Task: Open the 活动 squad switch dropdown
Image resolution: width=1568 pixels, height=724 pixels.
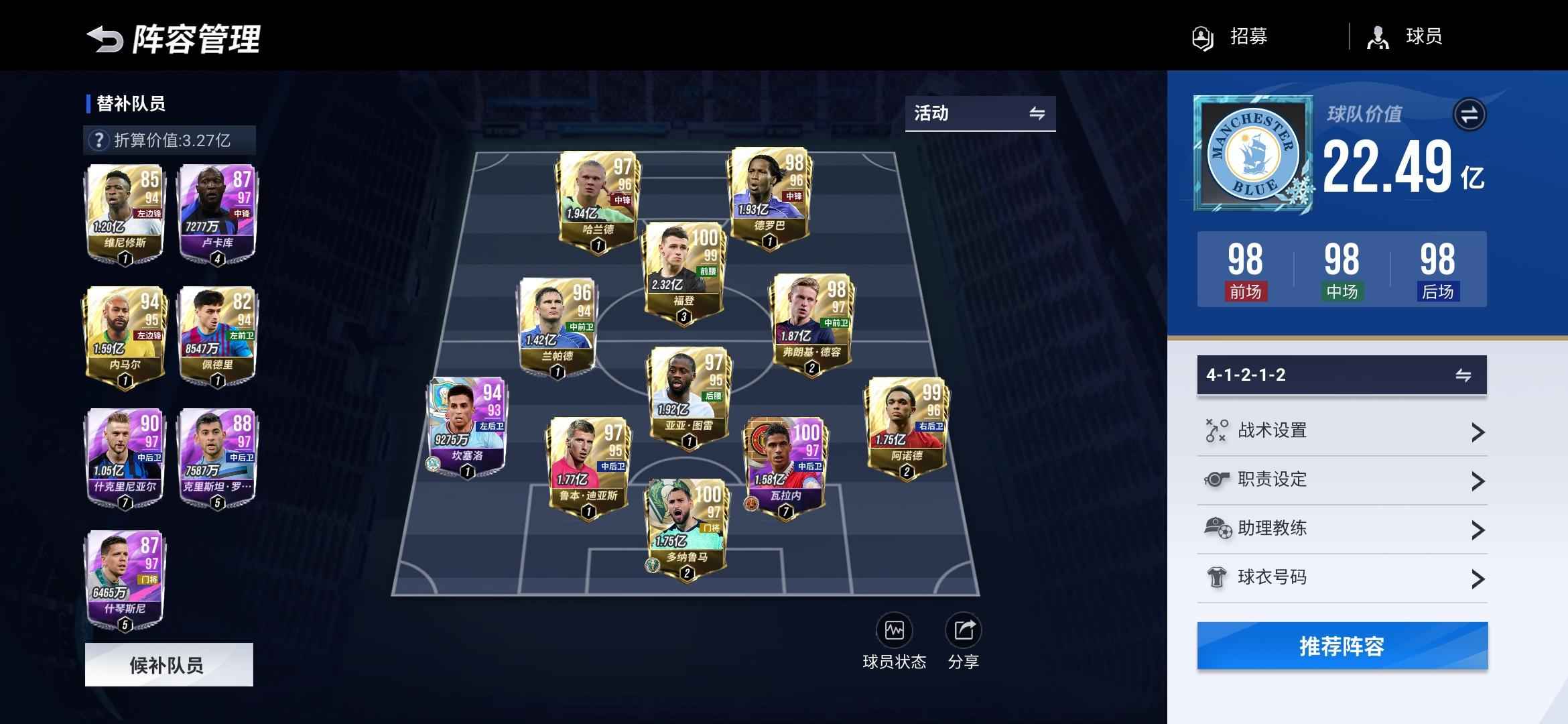Action: (980, 113)
